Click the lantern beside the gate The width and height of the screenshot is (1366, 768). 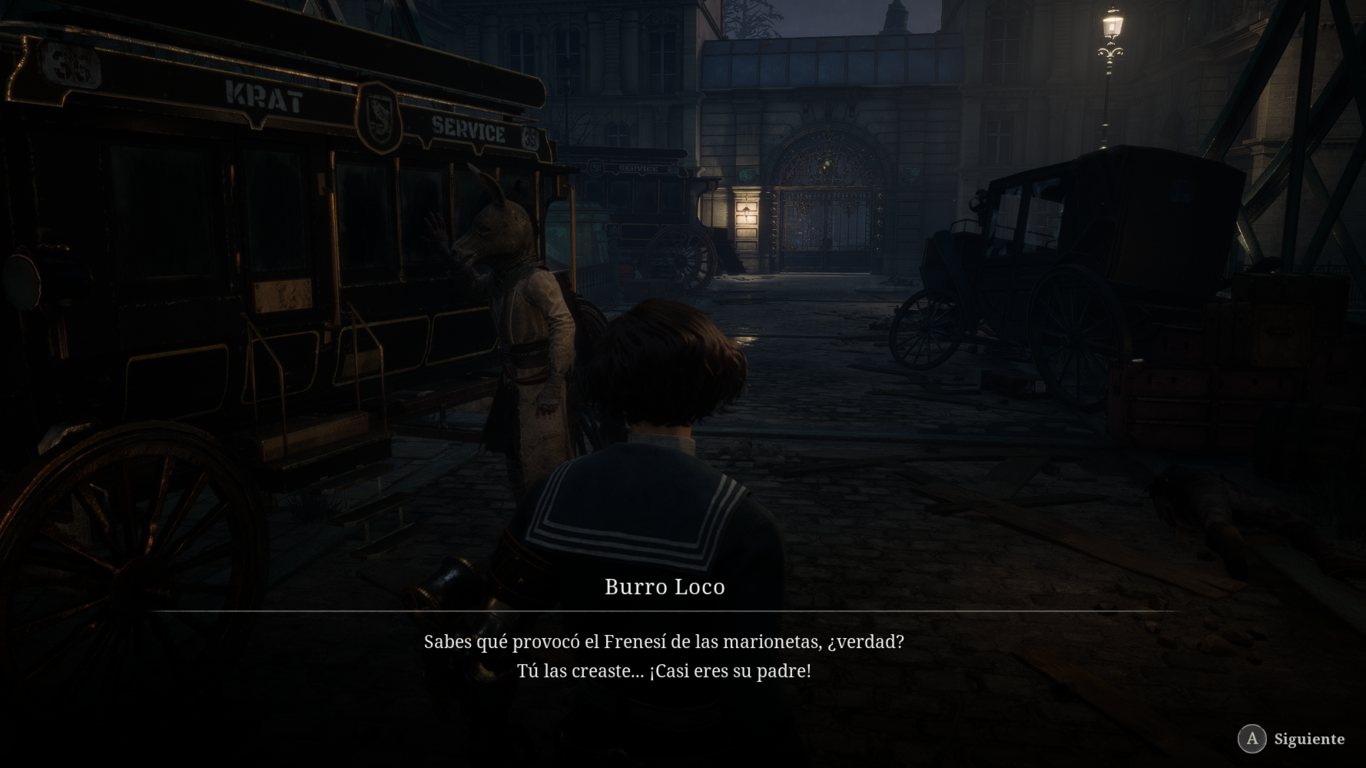click(x=745, y=210)
